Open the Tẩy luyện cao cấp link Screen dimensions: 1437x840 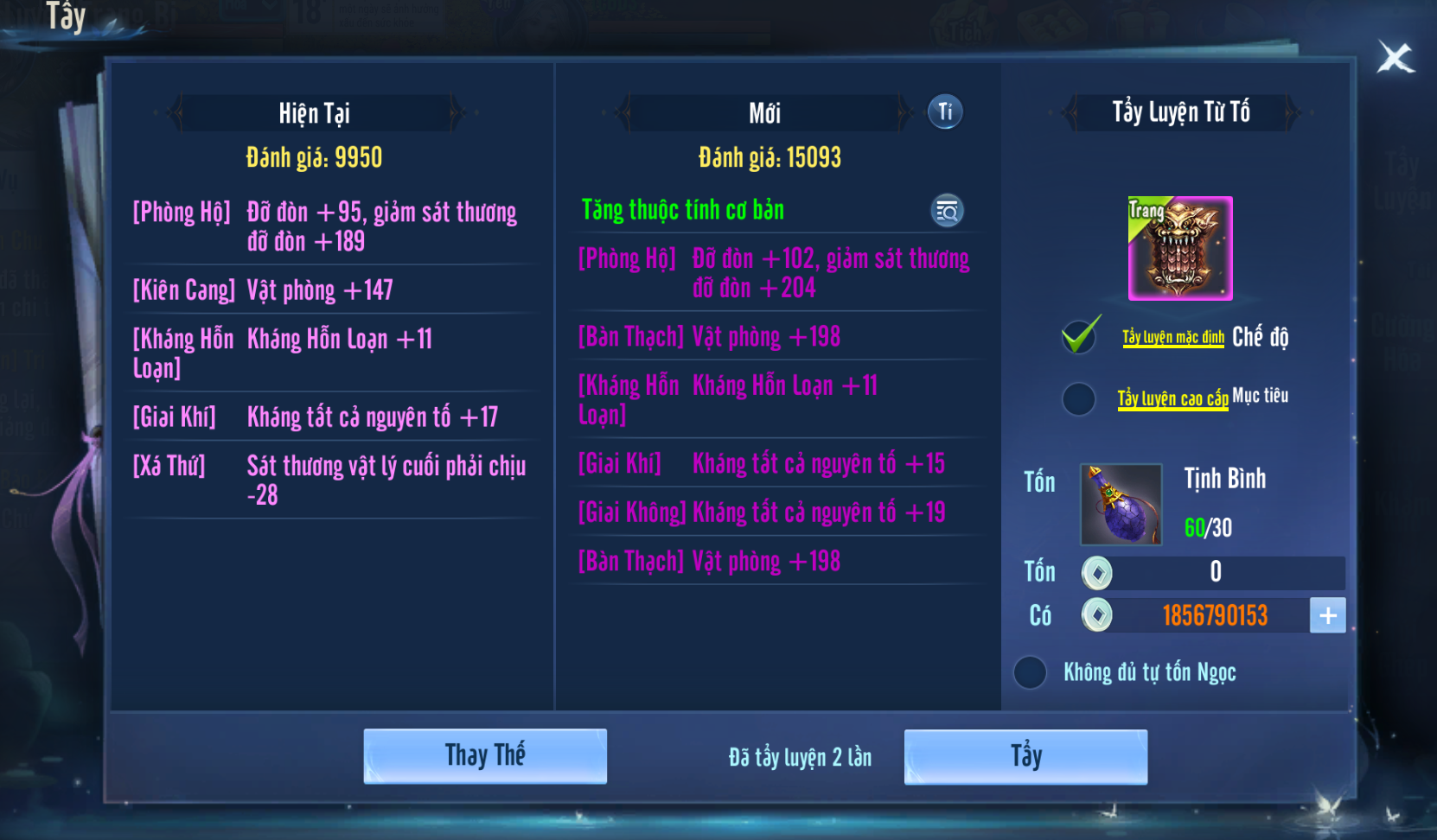click(1172, 398)
